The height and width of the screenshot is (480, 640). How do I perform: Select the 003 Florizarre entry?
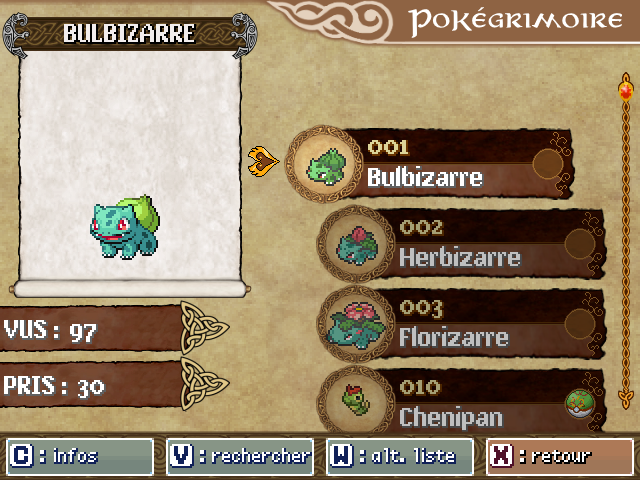click(x=462, y=324)
